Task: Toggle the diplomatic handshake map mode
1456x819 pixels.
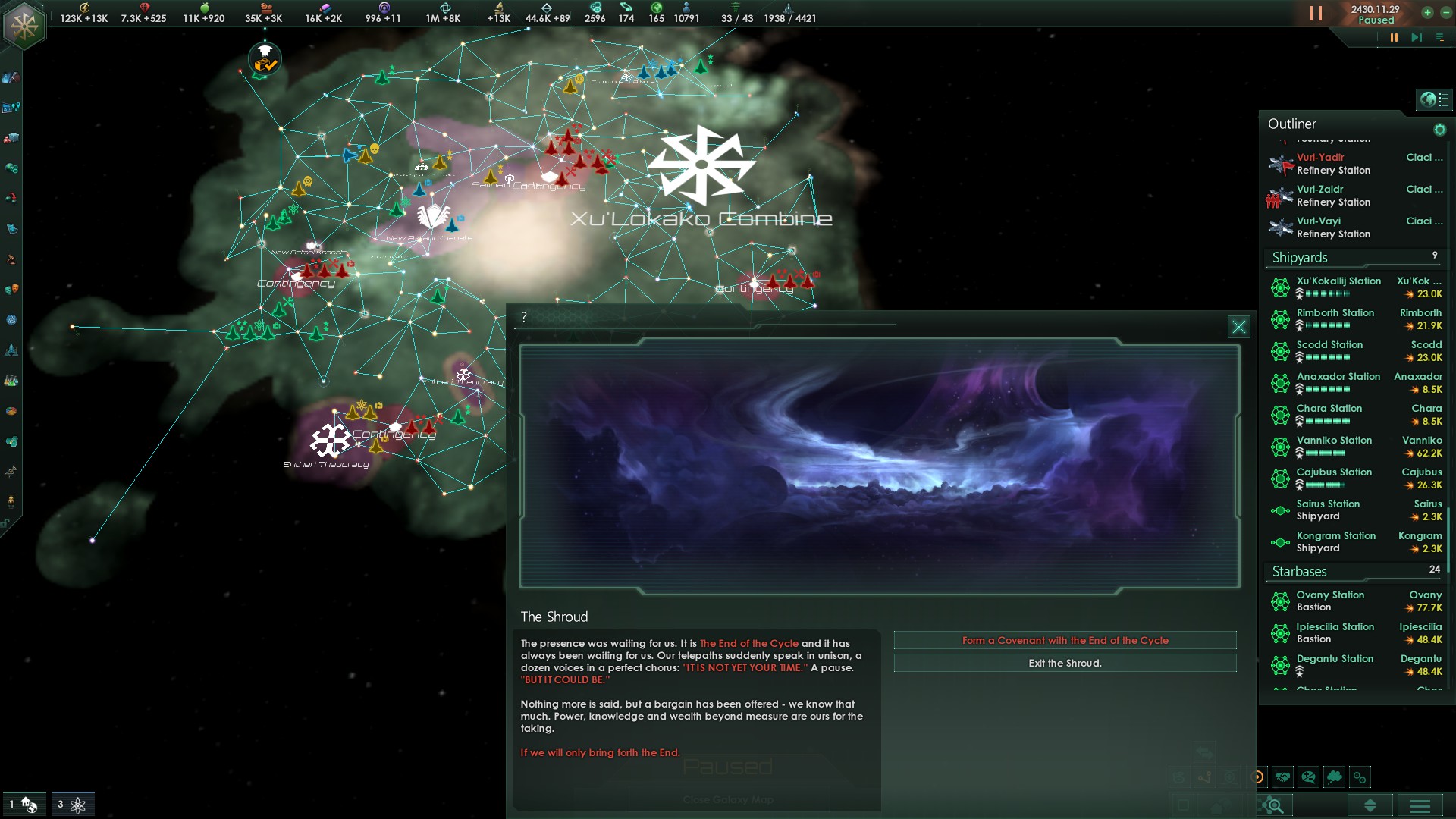Action: point(1283,777)
